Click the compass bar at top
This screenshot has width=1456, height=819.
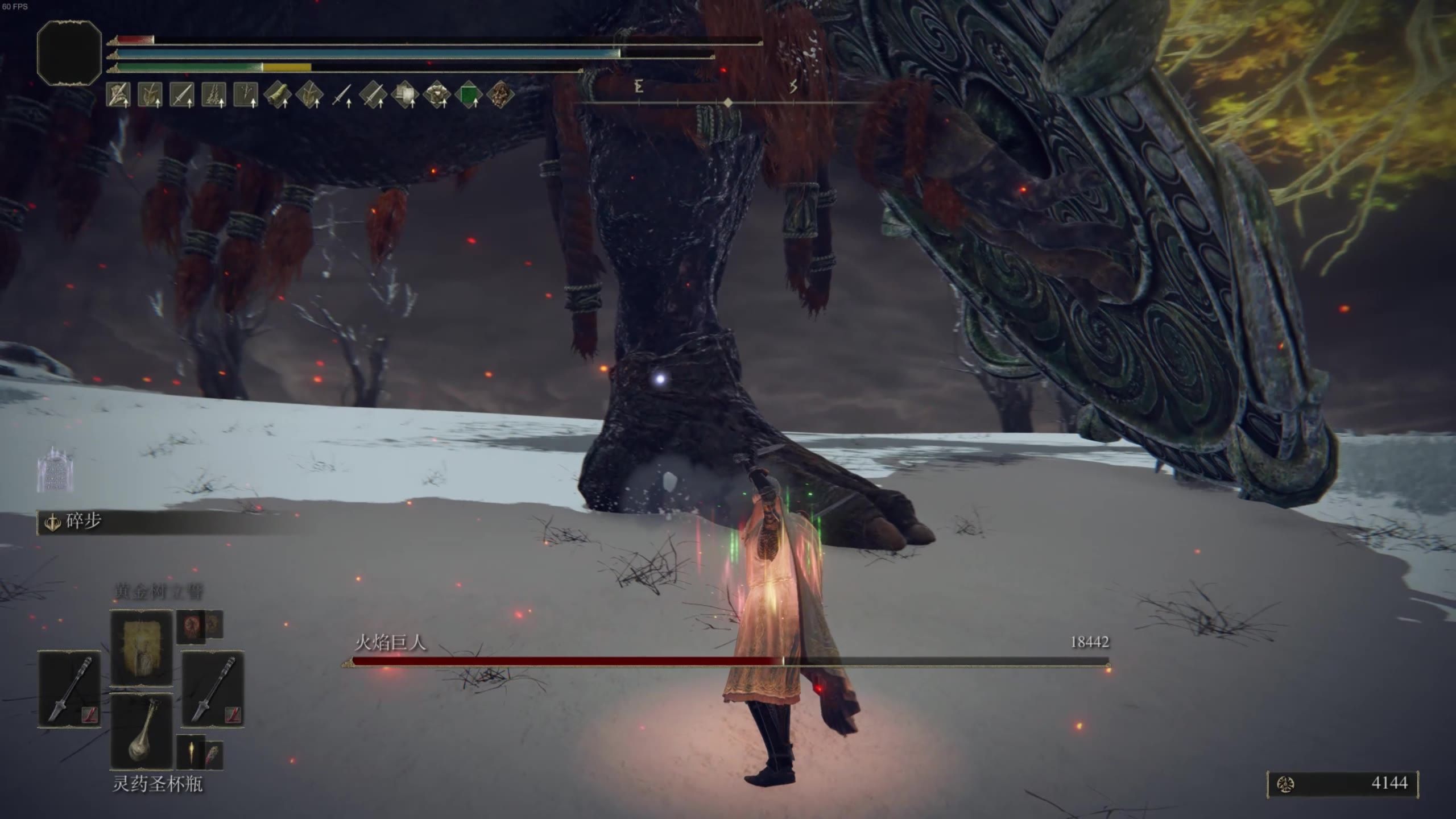[x=728, y=102]
